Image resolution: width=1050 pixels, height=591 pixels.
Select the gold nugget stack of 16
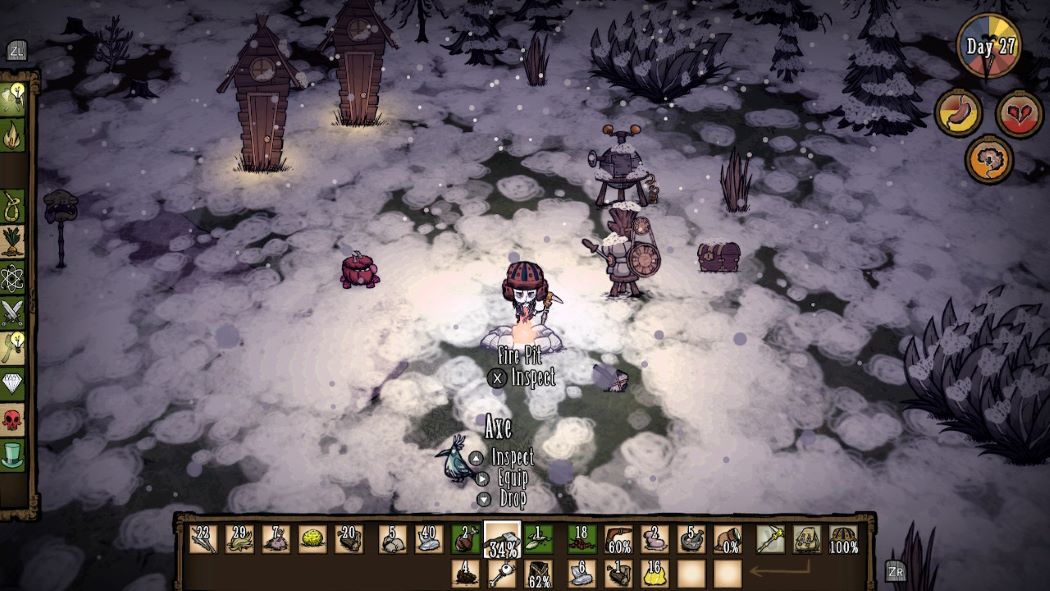tap(655, 573)
